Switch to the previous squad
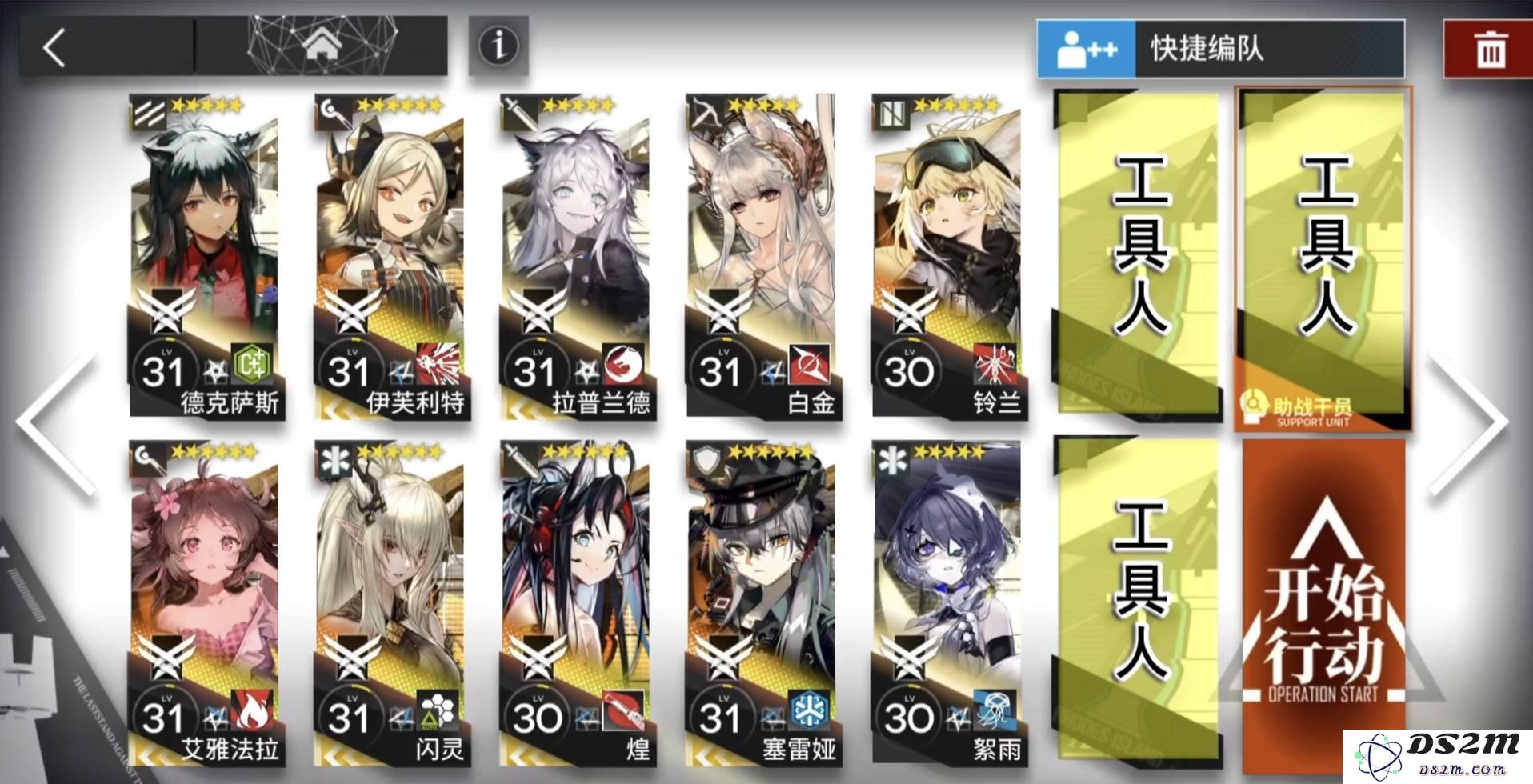The width and height of the screenshot is (1533, 784). click(58, 424)
